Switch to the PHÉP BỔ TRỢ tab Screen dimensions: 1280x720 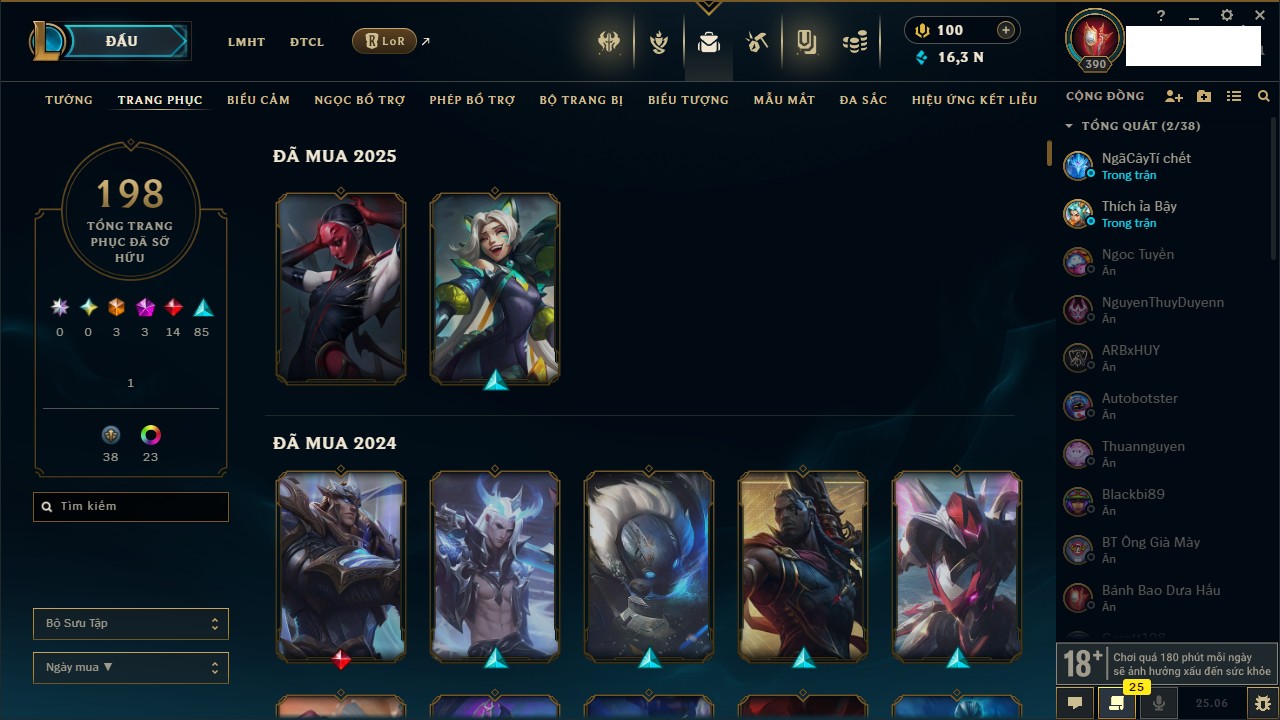pyautogui.click(x=472, y=100)
